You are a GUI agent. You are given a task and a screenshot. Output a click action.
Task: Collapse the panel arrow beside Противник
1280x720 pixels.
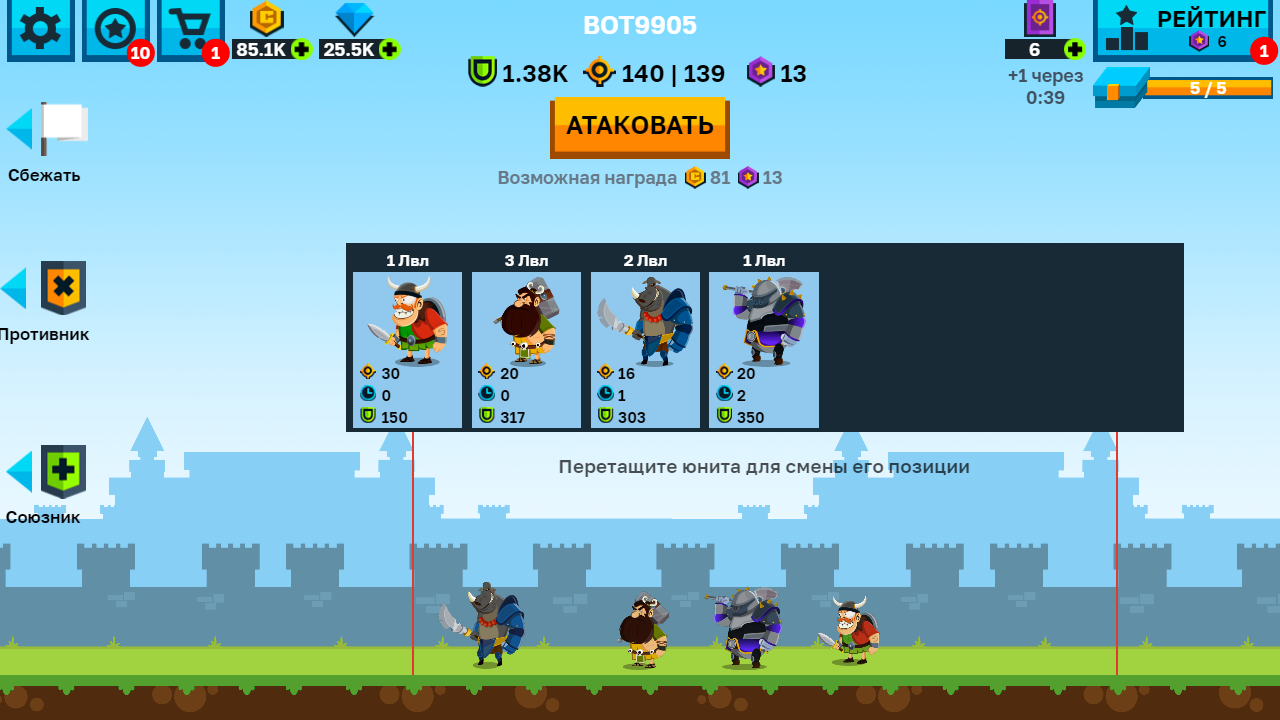pos(13,289)
